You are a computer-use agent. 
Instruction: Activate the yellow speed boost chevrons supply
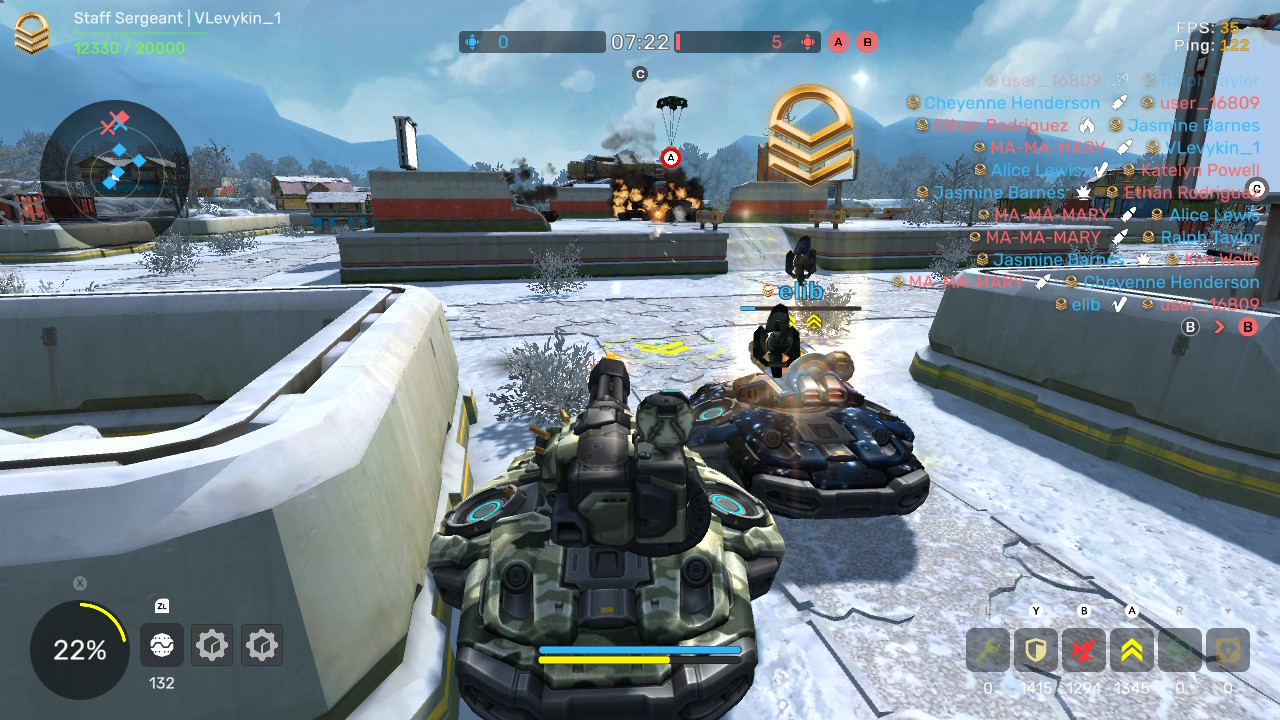[x=1130, y=649]
